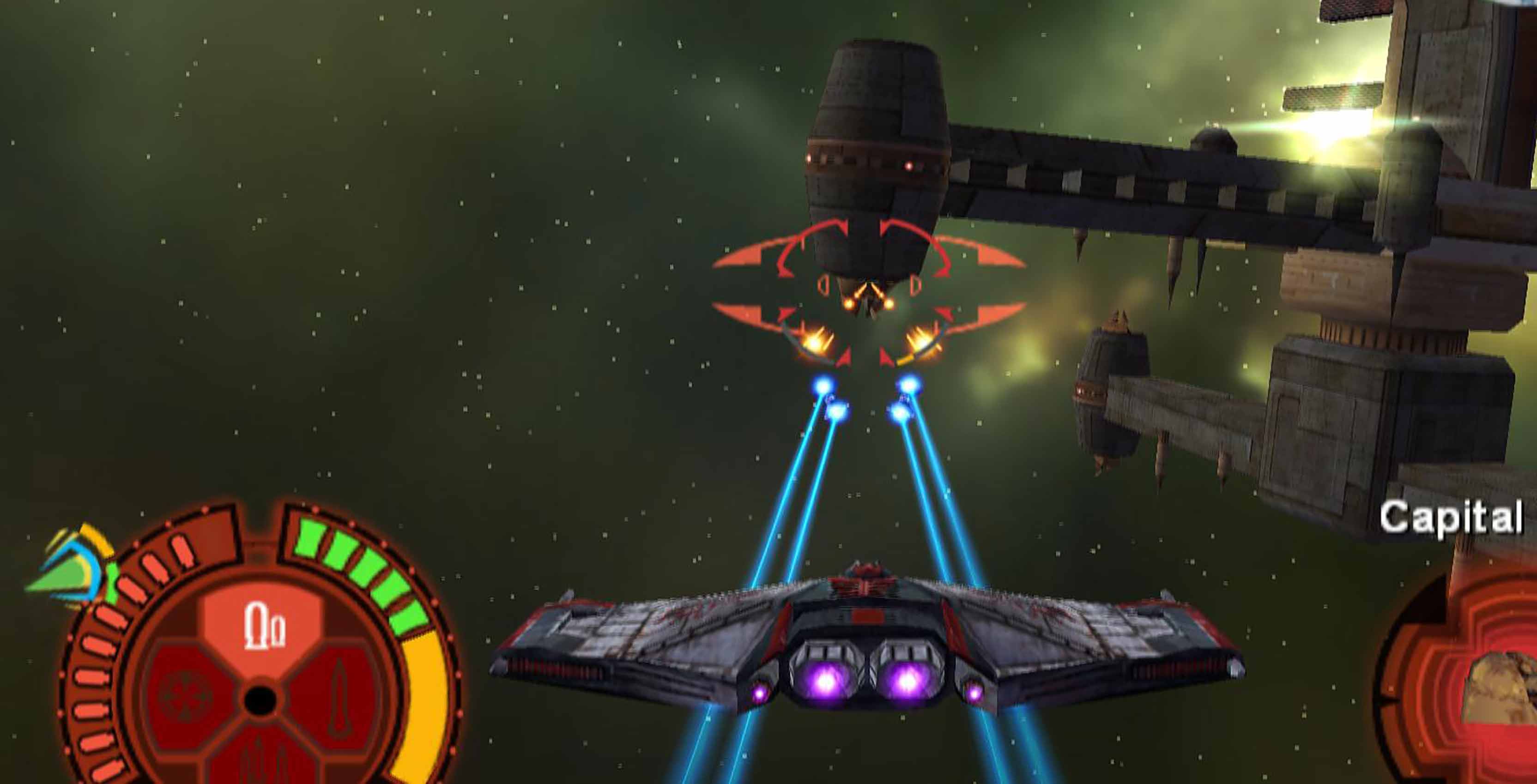The height and width of the screenshot is (784, 1537).
Task: Switch to the triple rocket weapon slot
Action: point(262,761)
